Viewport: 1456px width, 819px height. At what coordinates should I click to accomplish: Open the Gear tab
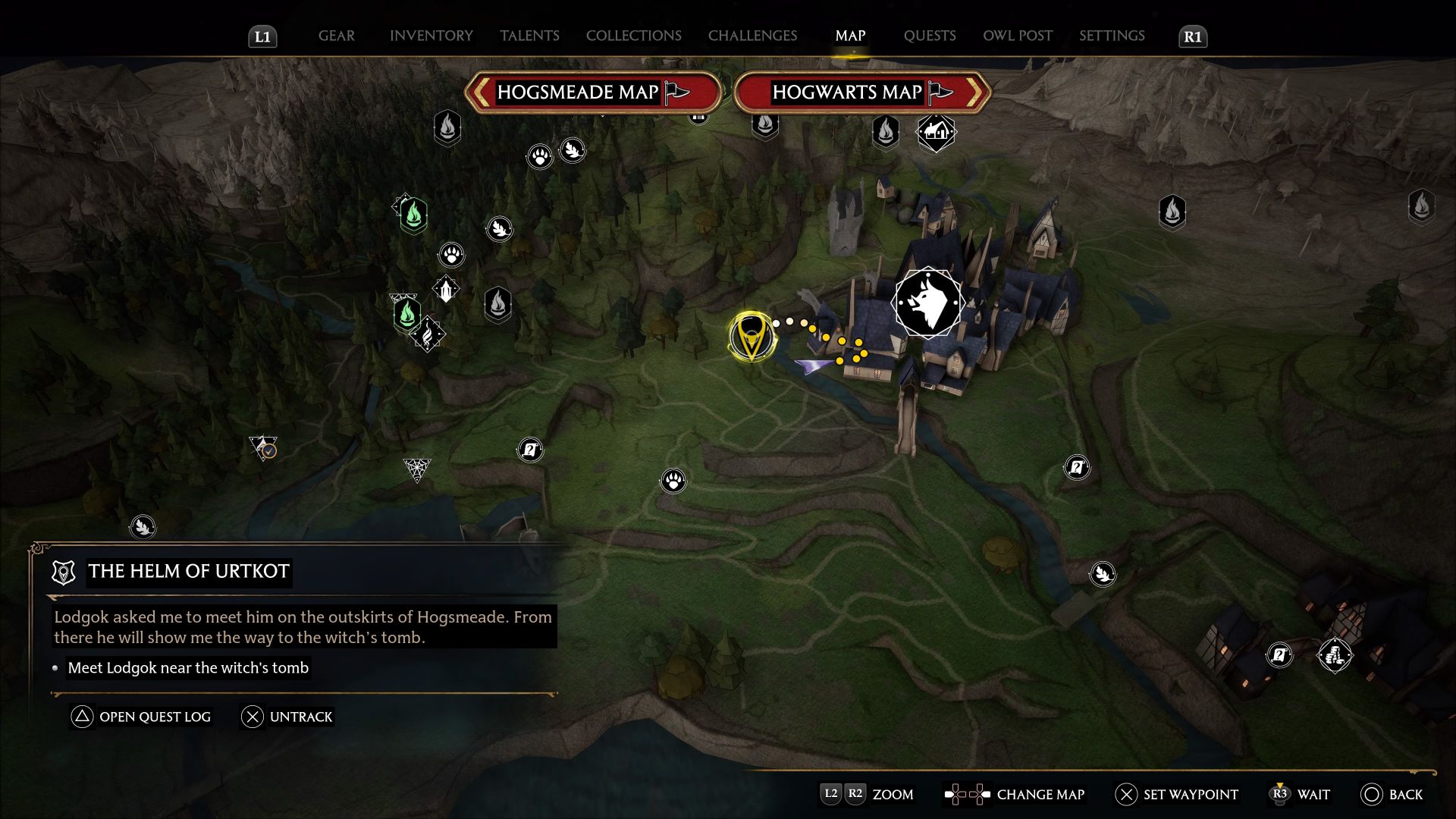(x=336, y=36)
